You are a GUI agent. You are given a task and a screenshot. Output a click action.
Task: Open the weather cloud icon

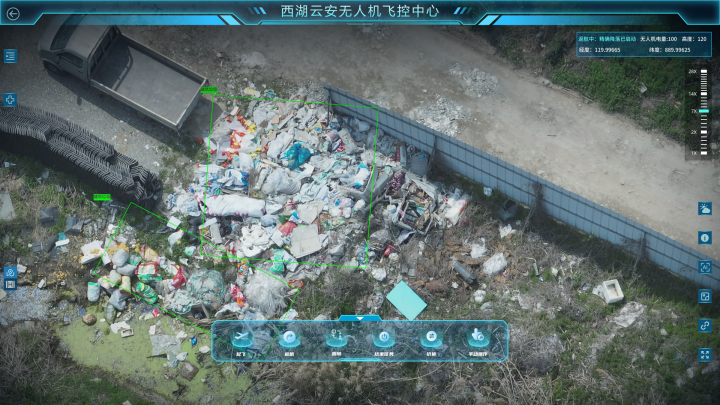705,209
